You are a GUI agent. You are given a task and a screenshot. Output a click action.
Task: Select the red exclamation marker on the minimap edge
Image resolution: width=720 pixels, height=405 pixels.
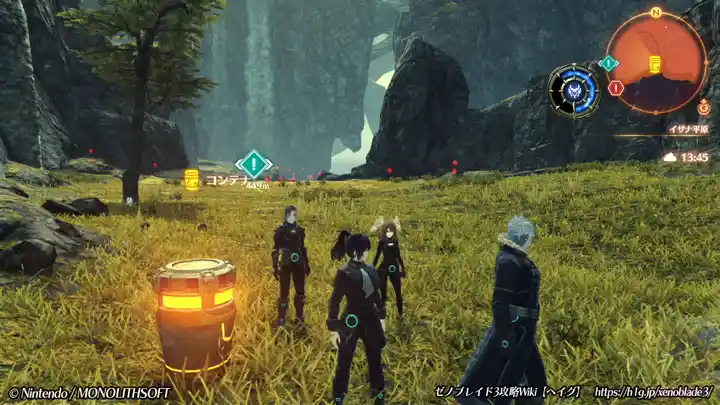click(x=615, y=88)
